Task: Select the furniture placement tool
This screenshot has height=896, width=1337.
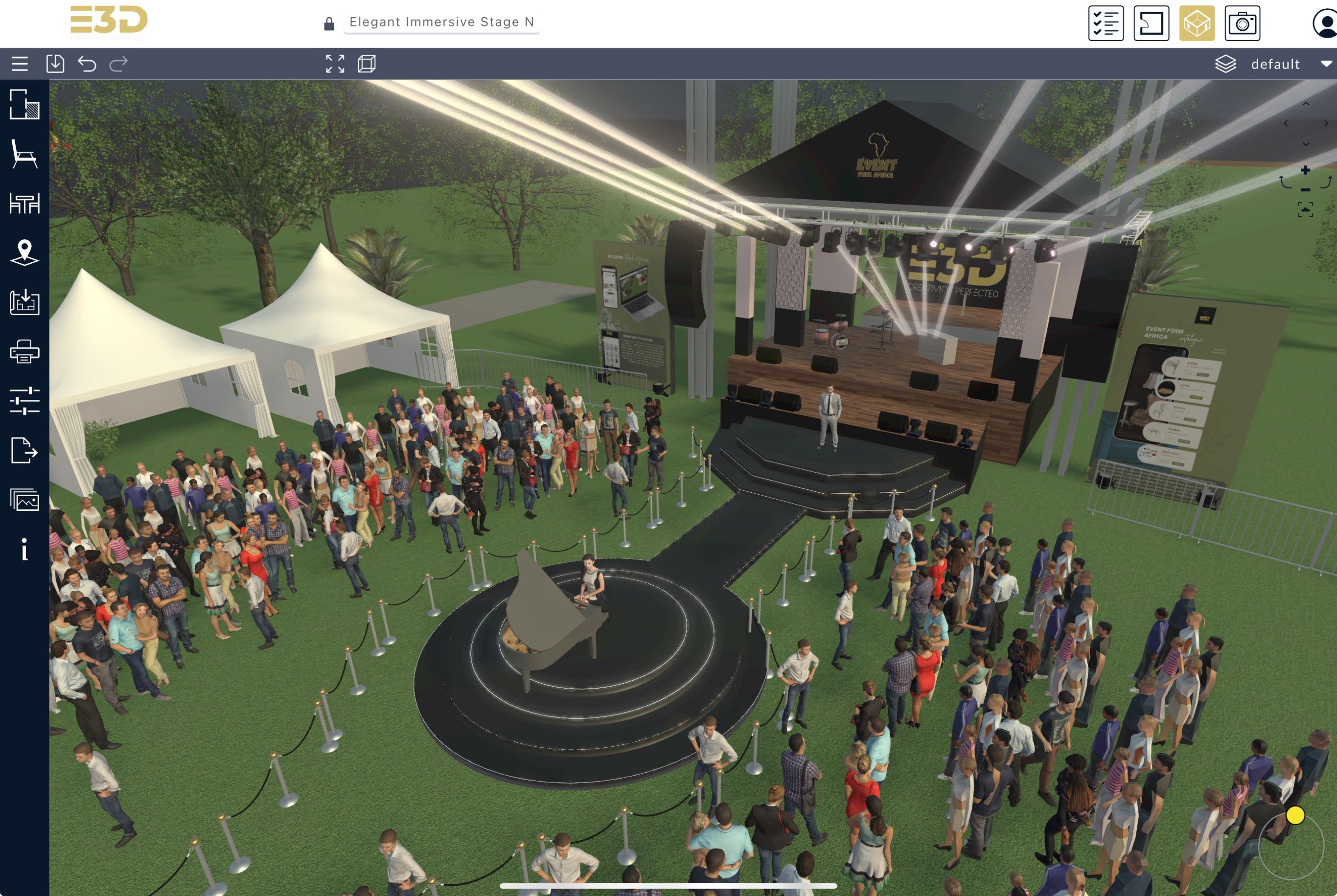Action: click(25, 154)
